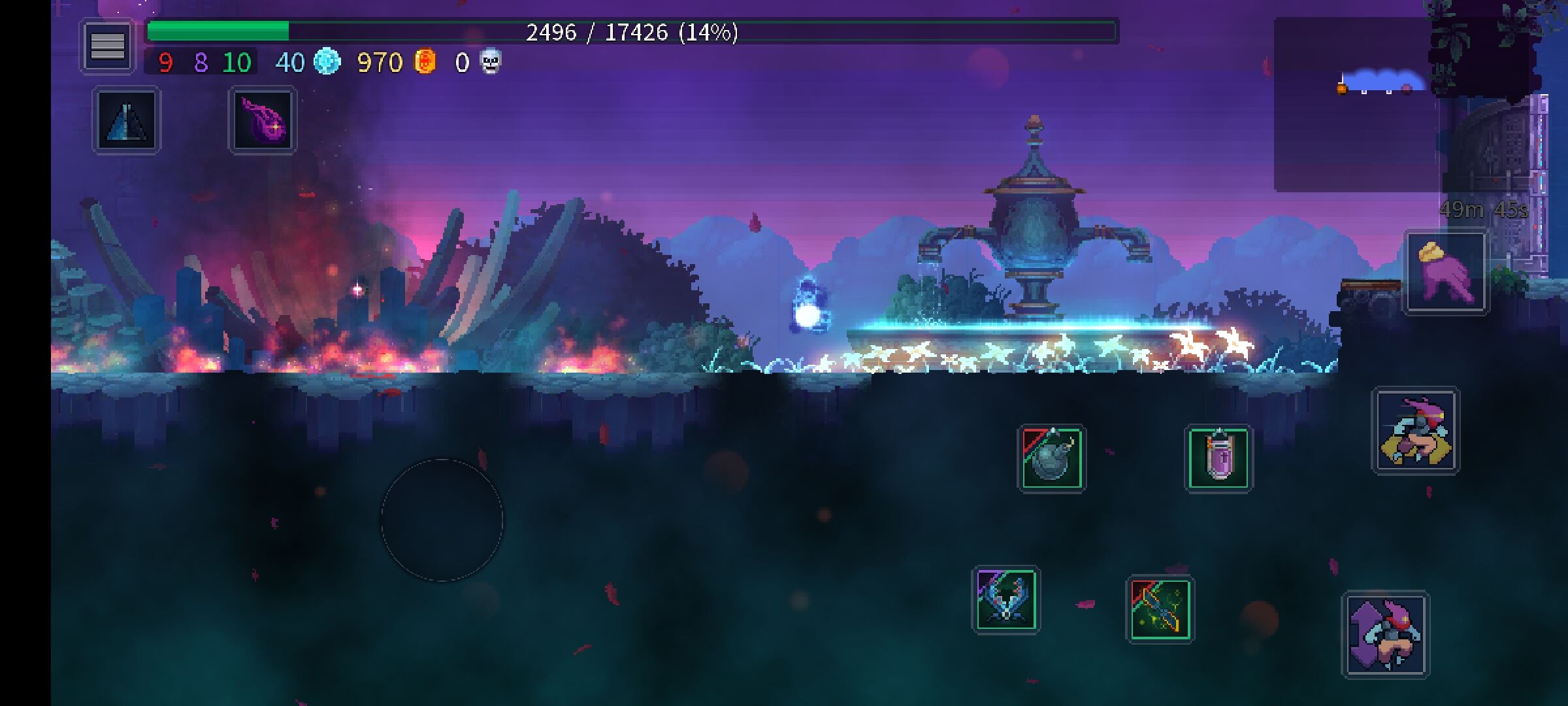This screenshot has height=706, width=1568.
Task: Drink the purple health flask
Action: (1218, 458)
